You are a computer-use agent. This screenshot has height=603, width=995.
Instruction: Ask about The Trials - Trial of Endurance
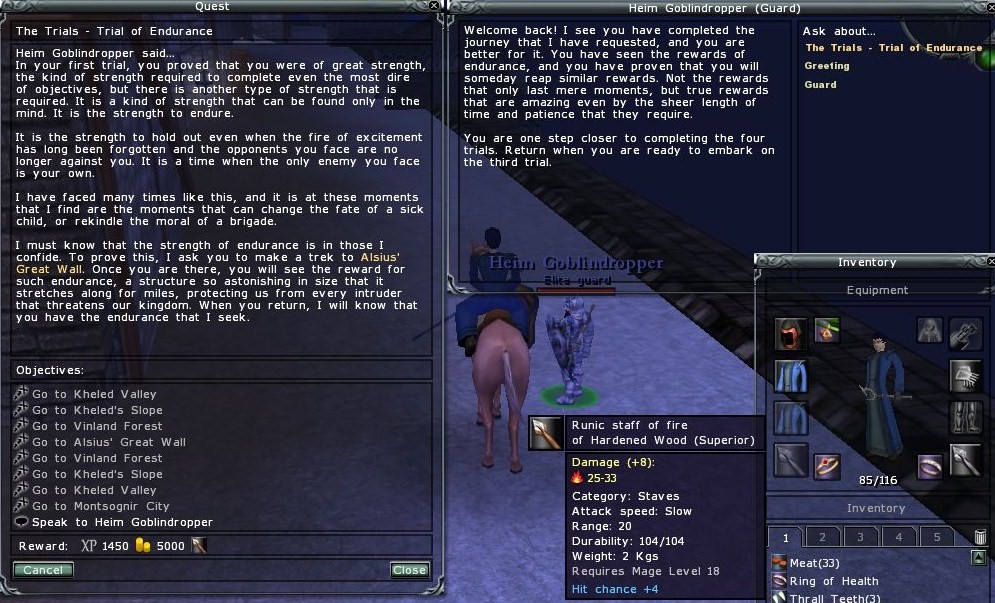tap(893, 48)
